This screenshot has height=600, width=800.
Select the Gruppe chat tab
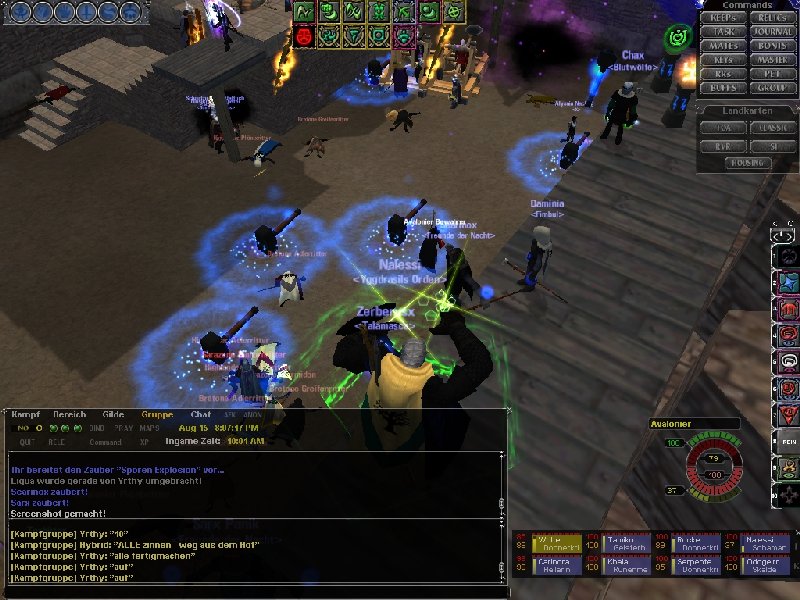pyautogui.click(x=157, y=414)
